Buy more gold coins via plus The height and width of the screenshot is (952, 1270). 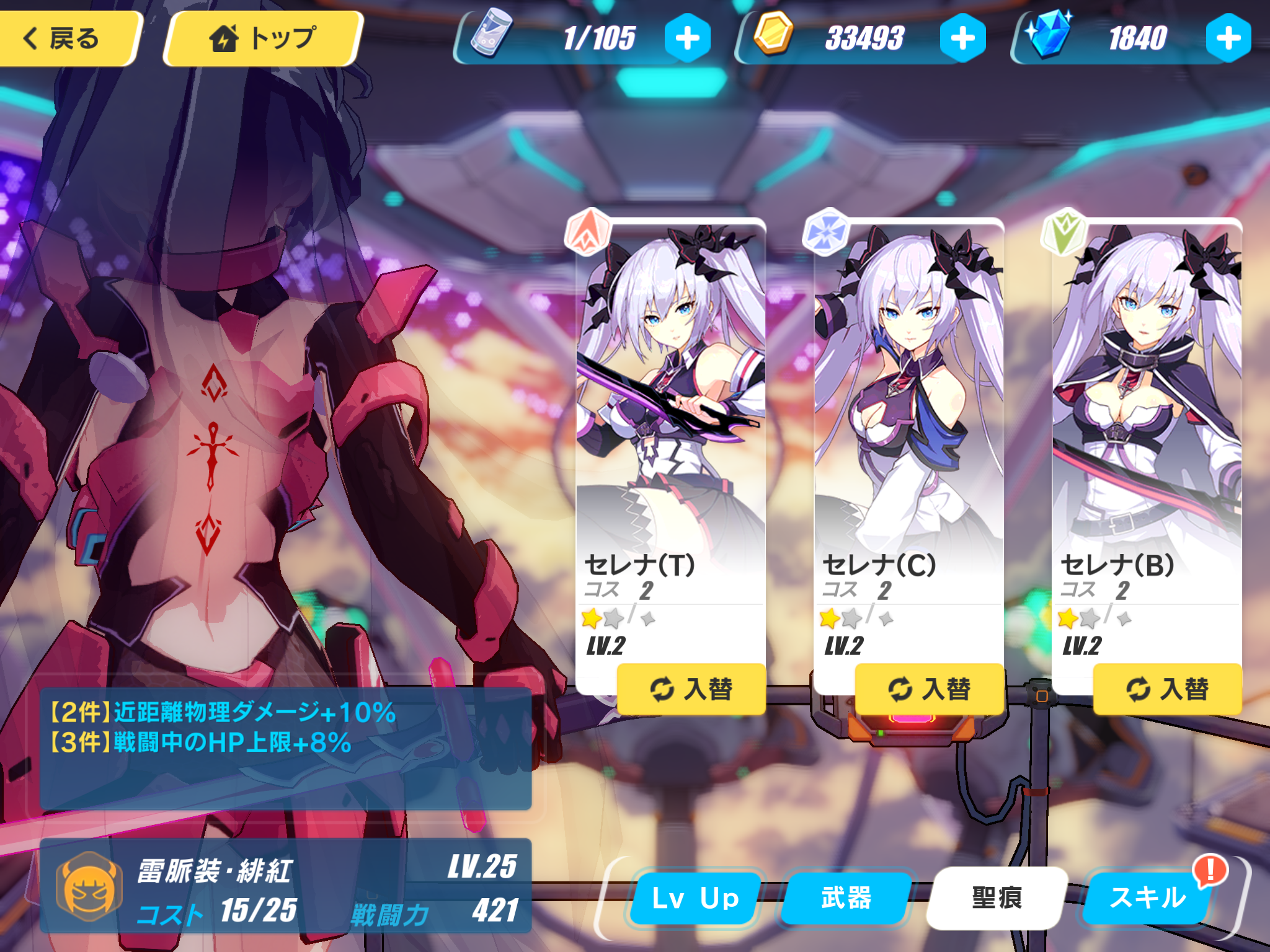pos(962,38)
